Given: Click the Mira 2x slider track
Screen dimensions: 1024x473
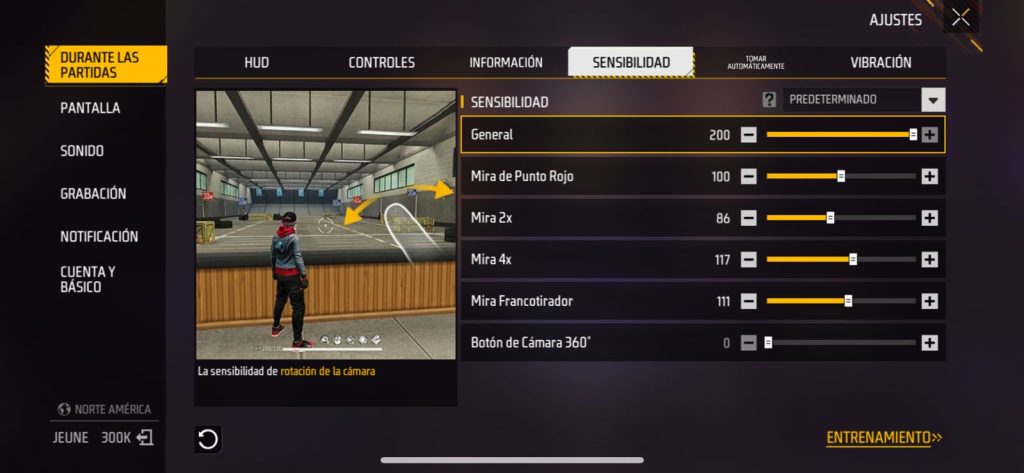Looking at the screenshot, I should pyautogui.click(x=840, y=218).
